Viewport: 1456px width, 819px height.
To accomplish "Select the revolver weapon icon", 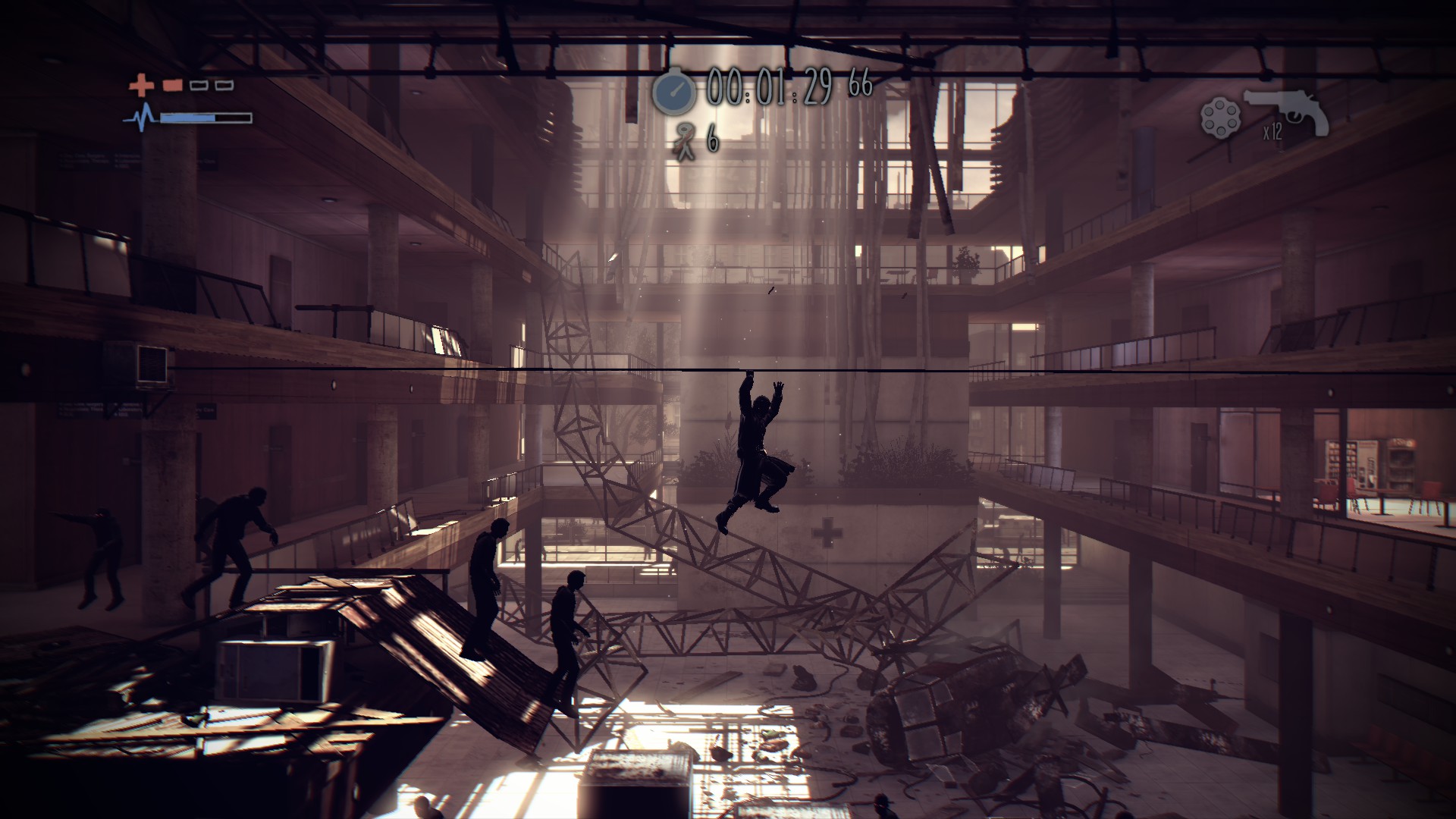I will click(x=1285, y=111).
